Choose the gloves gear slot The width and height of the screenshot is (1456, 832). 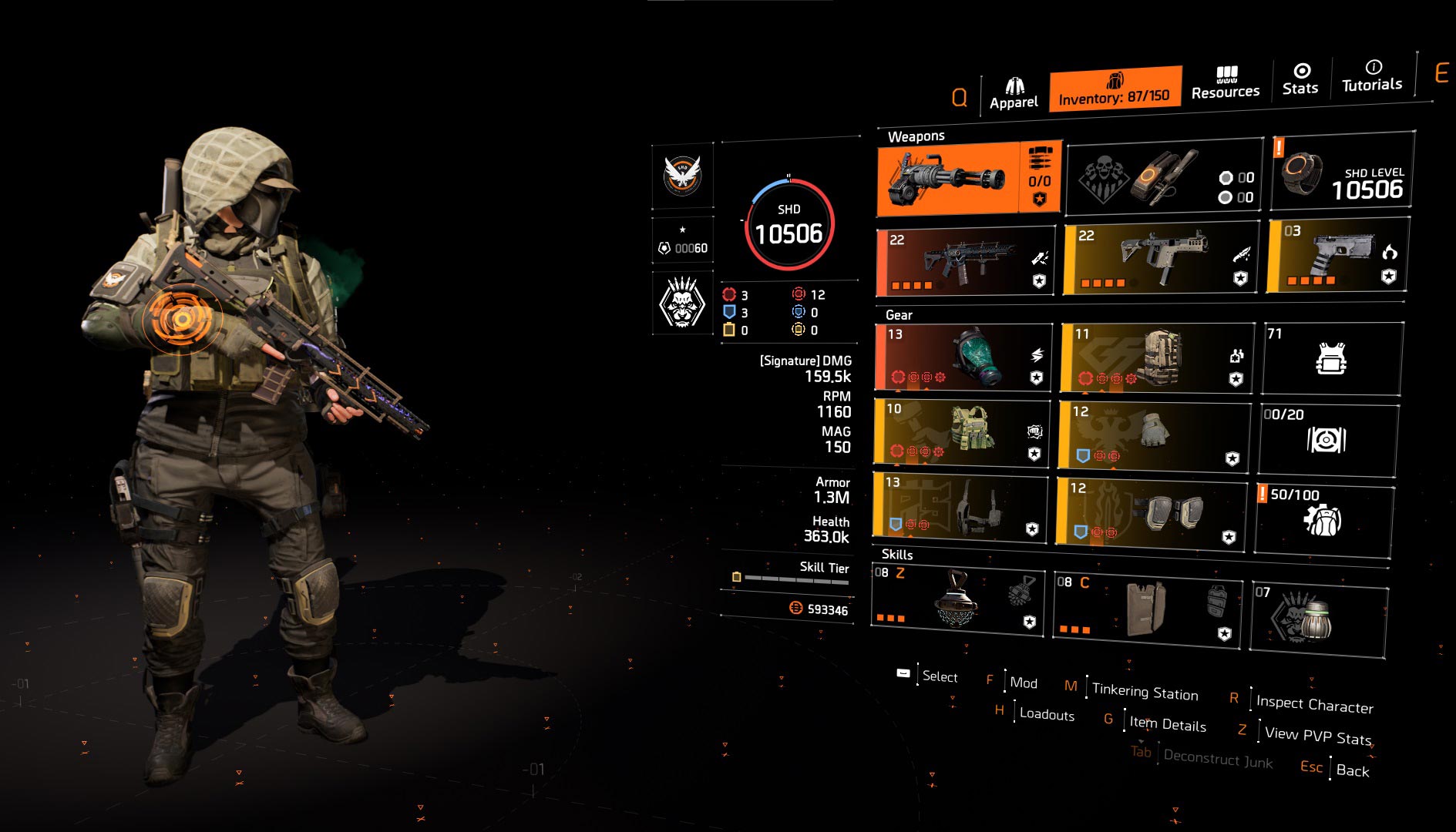pyautogui.click(x=1154, y=434)
